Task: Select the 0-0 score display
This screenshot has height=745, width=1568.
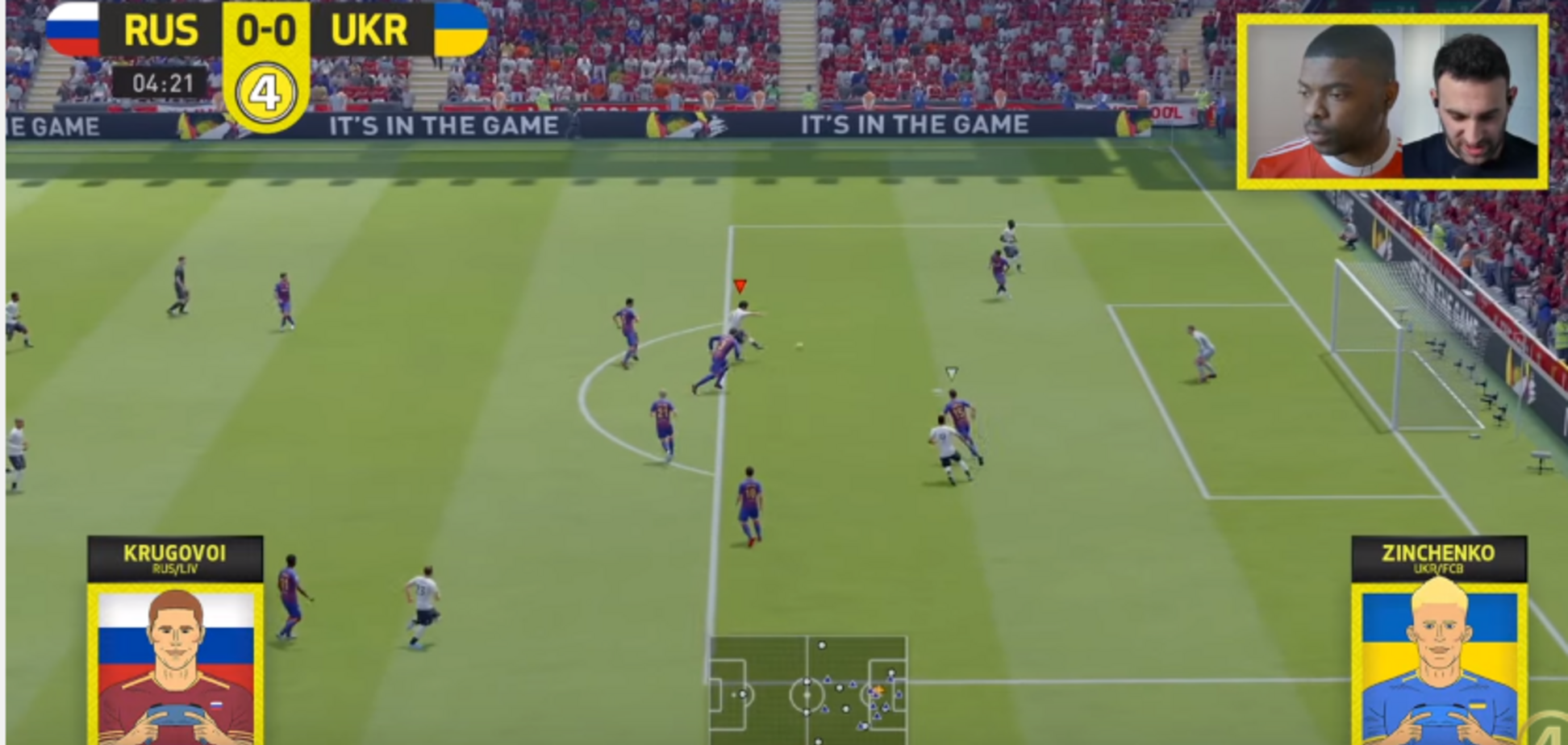Action: [267, 30]
